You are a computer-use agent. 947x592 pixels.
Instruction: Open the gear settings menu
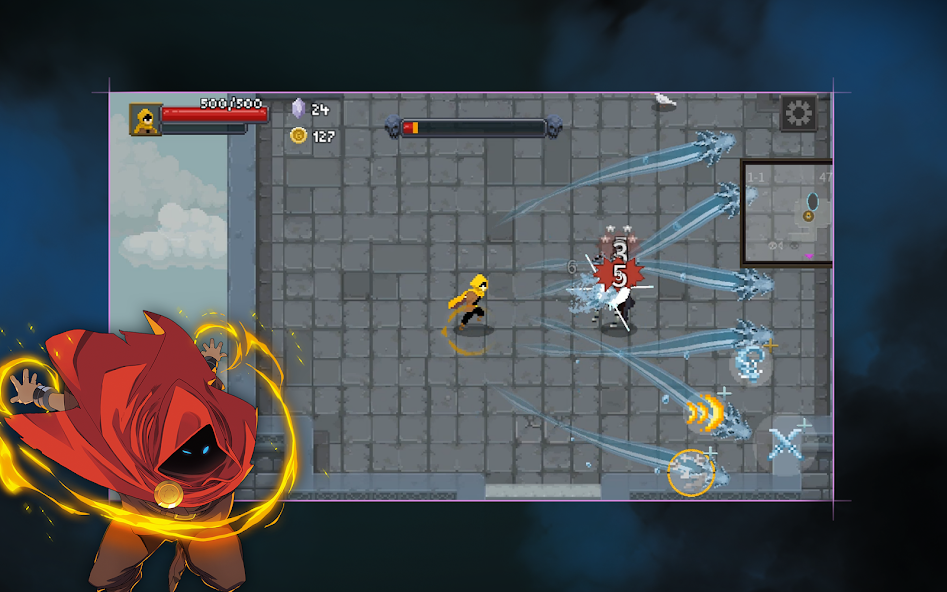[798, 114]
